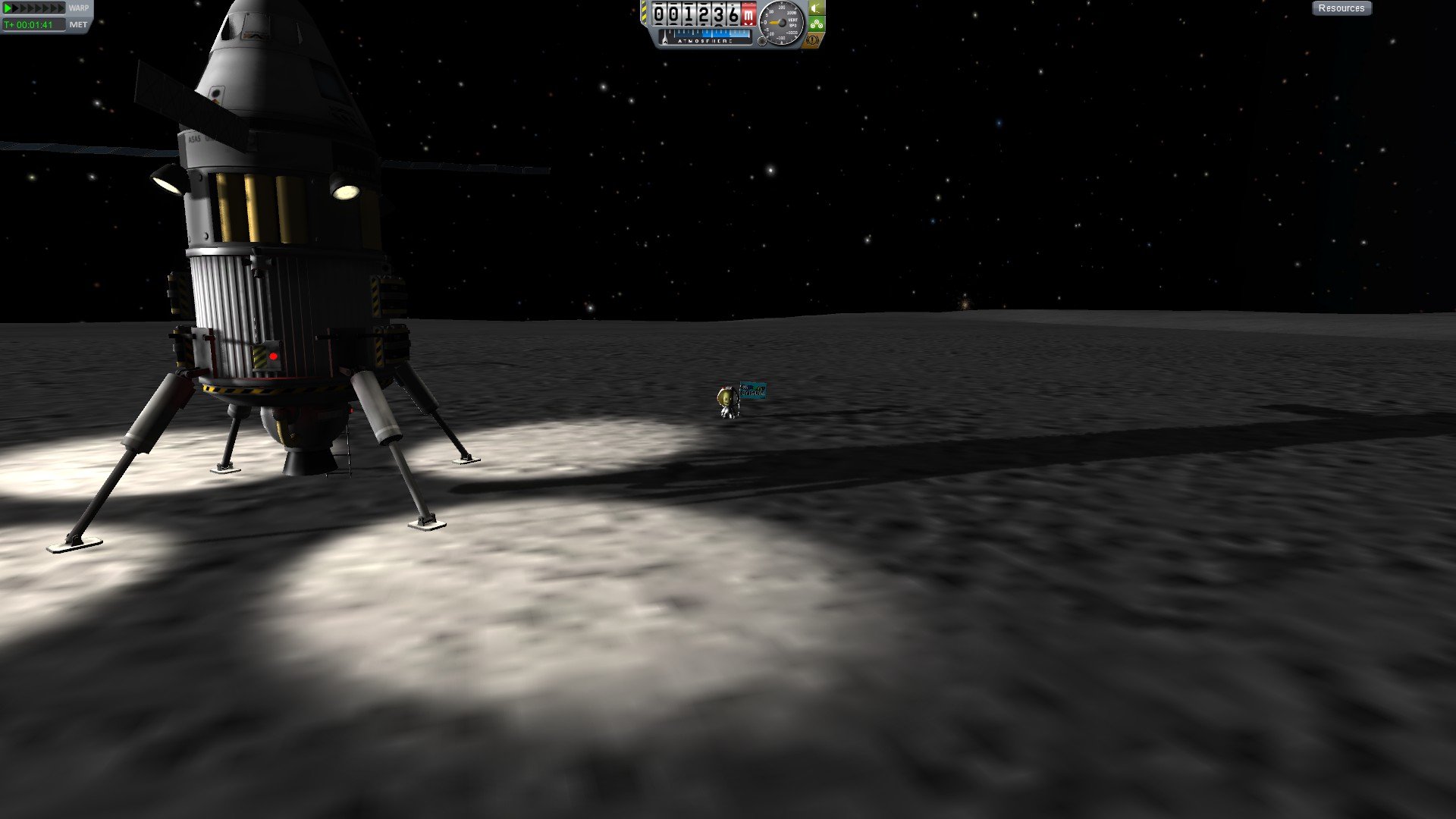Toggle the landing gear button with three circles
Image resolution: width=1456 pixels, height=819 pixels.
pyautogui.click(x=816, y=24)
